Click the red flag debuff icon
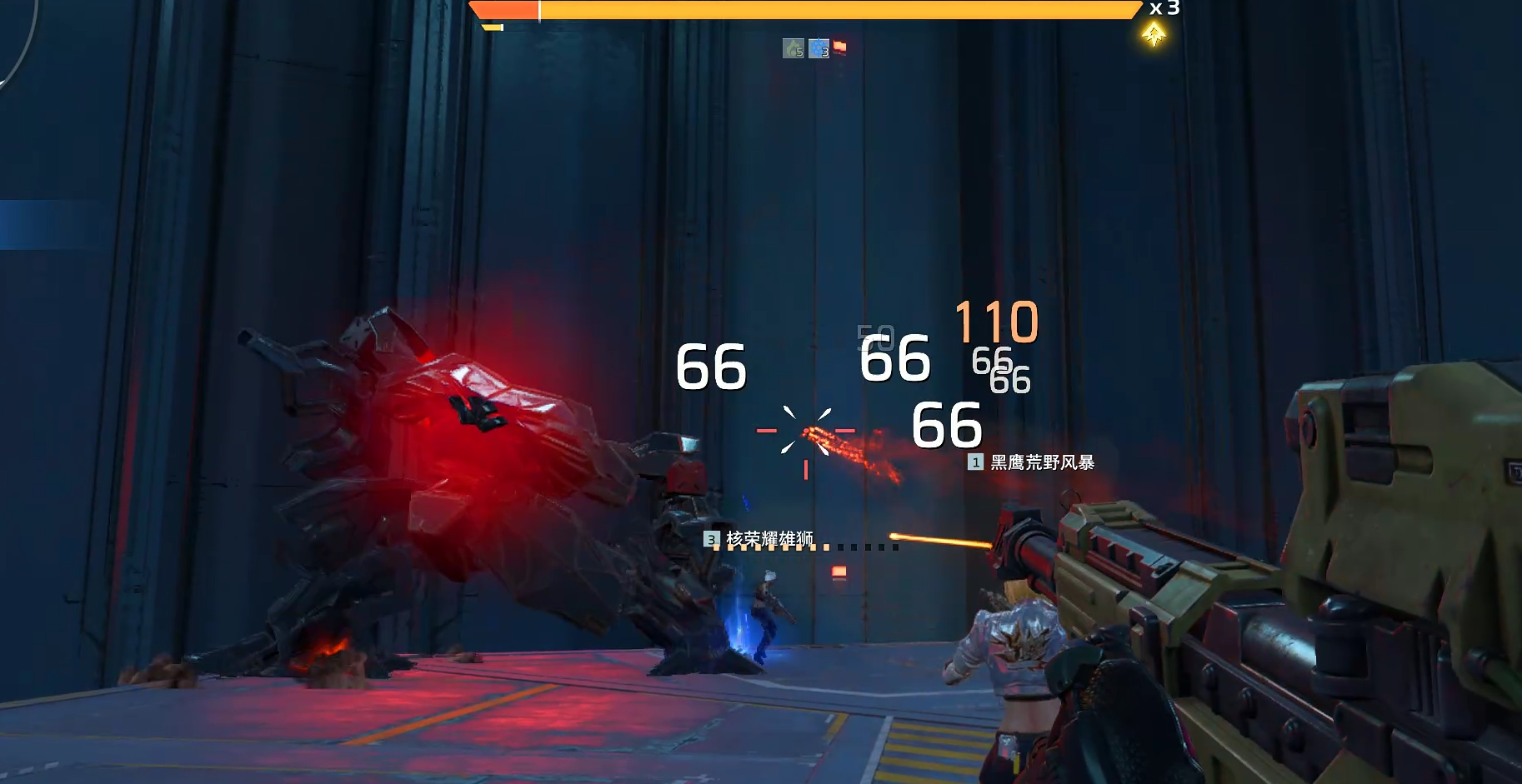Viewport: 1522px width, 784px height. pyautogui.click(x=839, y=47)
